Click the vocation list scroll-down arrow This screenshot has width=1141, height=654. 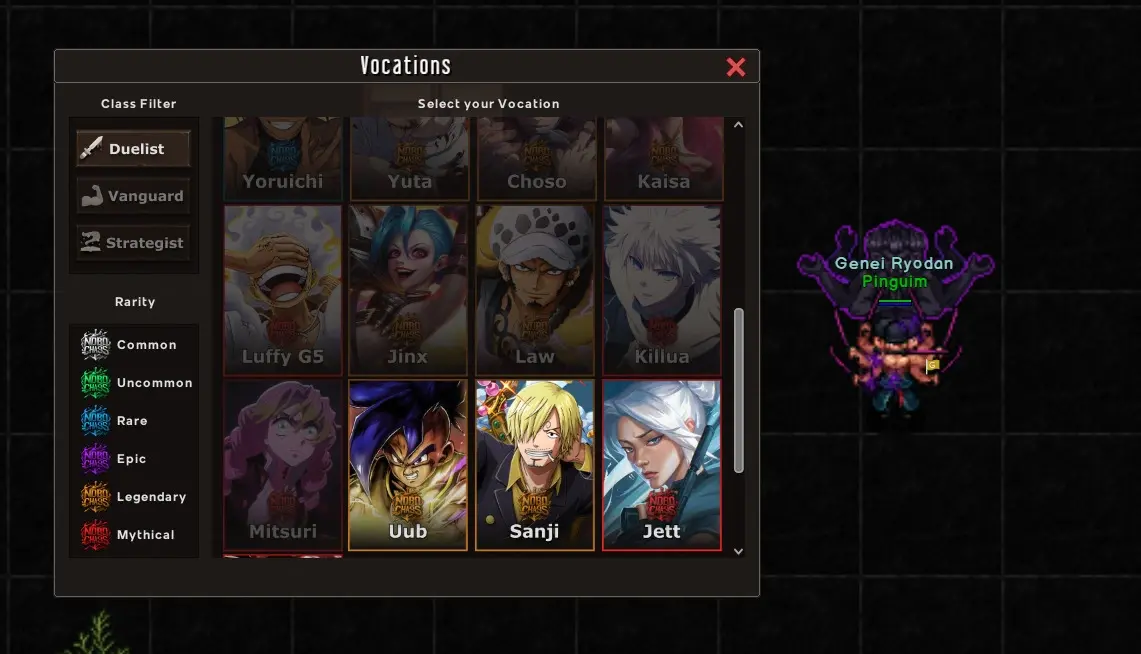pos(739,550)
